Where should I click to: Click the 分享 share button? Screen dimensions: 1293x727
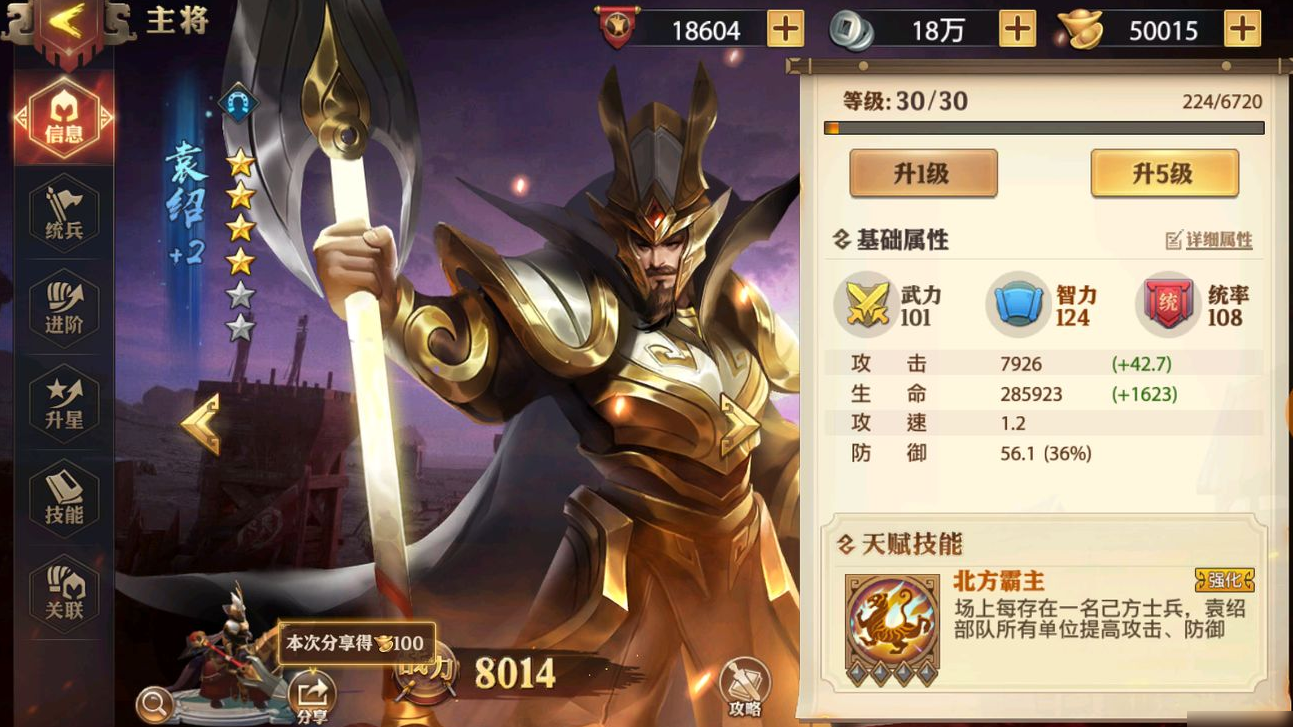(312, 697)
